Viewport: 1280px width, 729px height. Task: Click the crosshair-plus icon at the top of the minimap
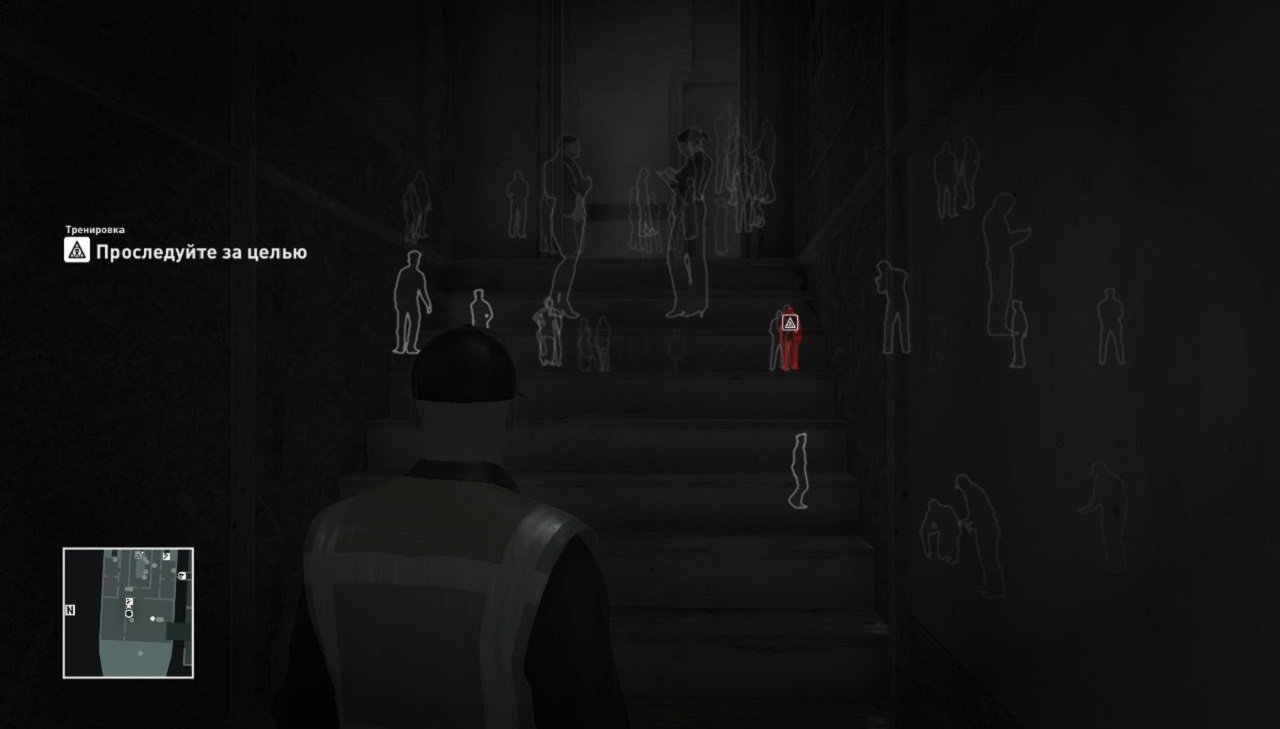139,554
